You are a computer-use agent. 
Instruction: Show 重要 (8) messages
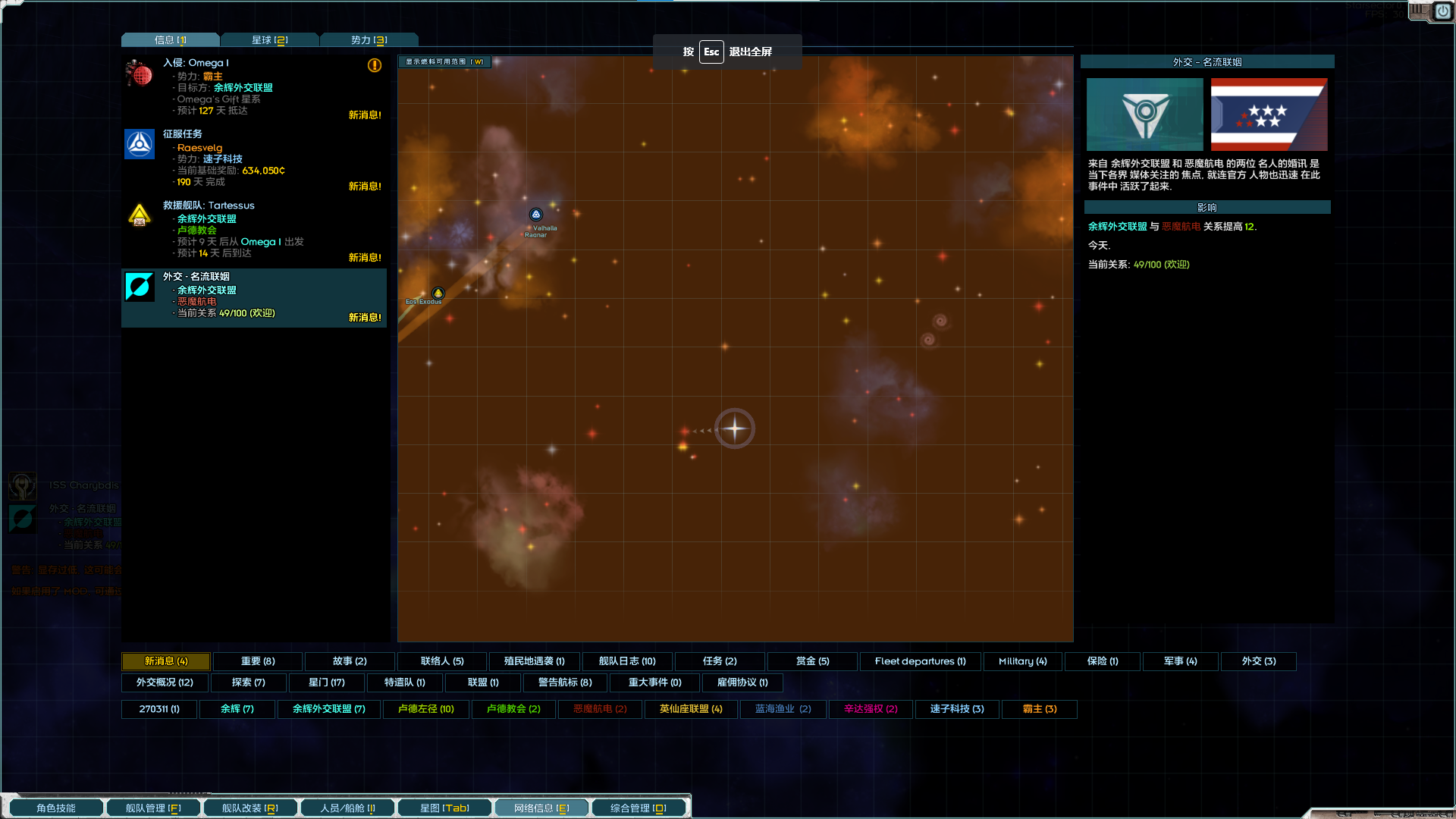point(258,661)
